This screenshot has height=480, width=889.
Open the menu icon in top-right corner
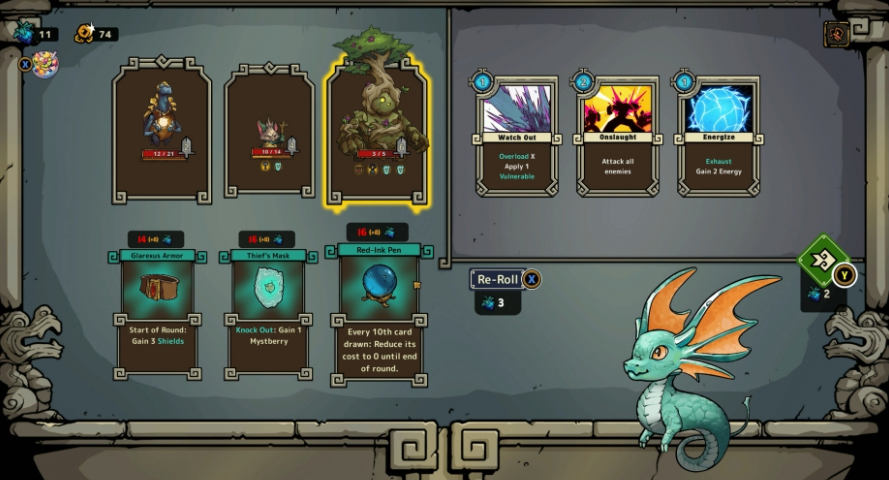(x=836, y=34)
